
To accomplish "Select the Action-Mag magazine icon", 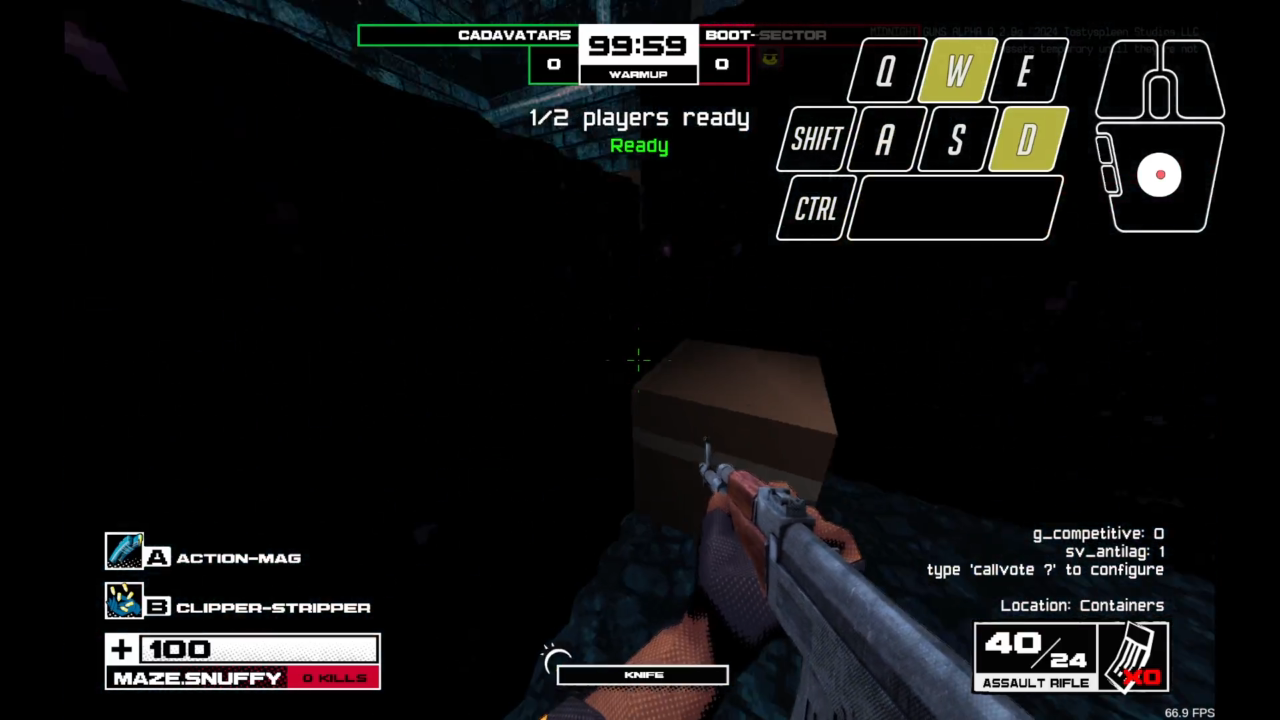I will pos(126,550).
